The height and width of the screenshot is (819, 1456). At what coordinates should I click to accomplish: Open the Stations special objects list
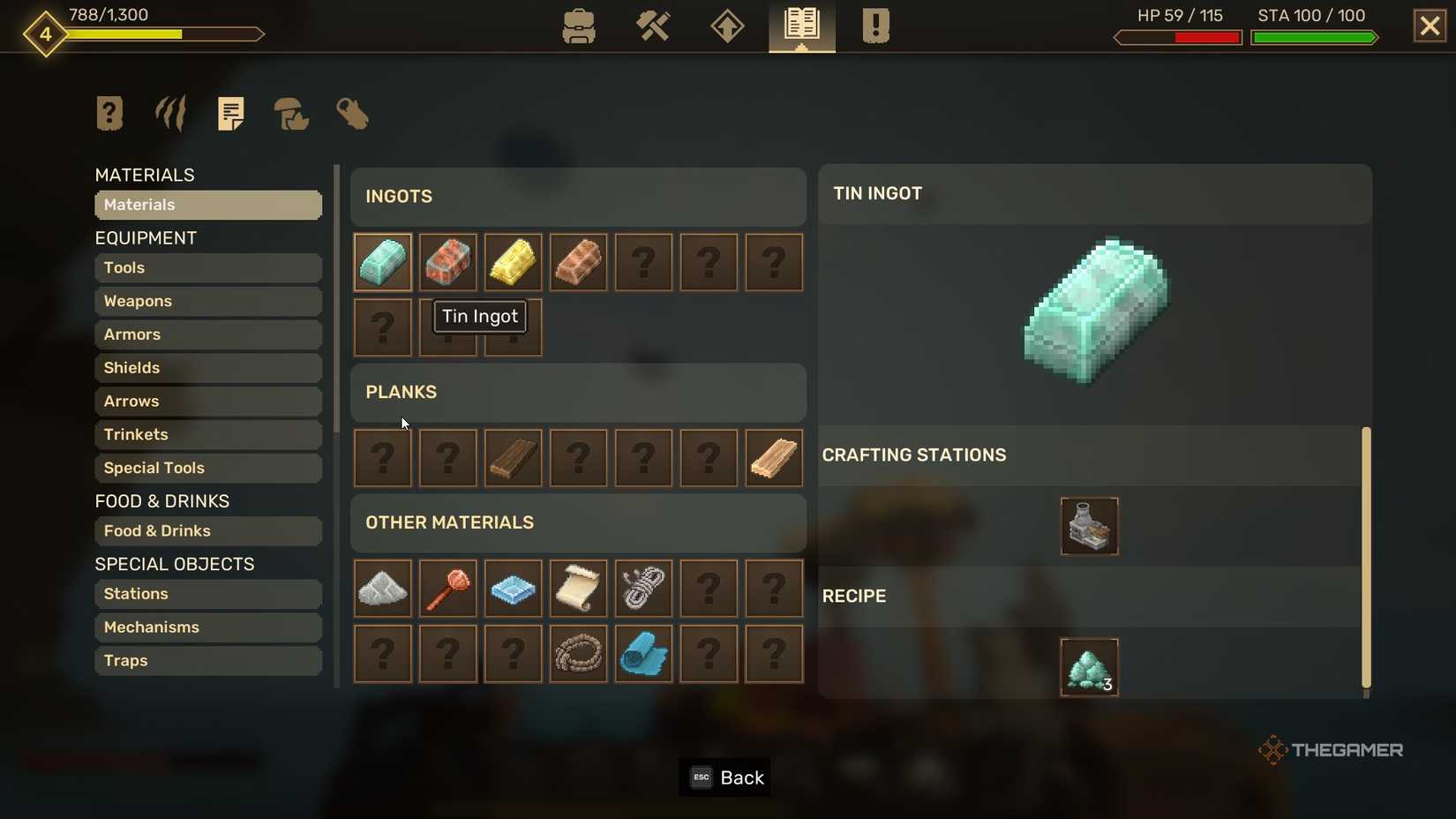[x=207, y=593]
